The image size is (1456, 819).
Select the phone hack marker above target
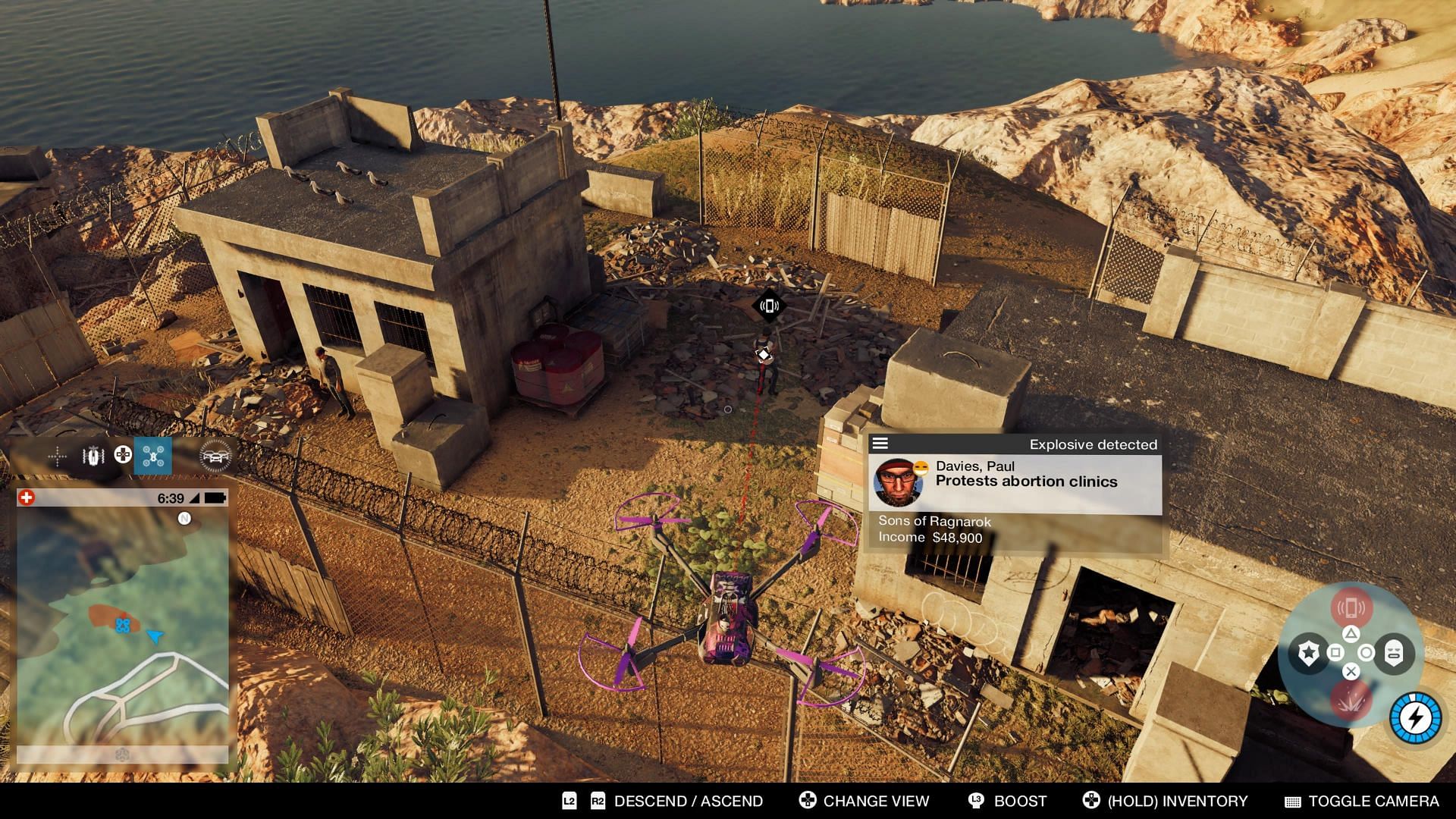click(769, 306)
